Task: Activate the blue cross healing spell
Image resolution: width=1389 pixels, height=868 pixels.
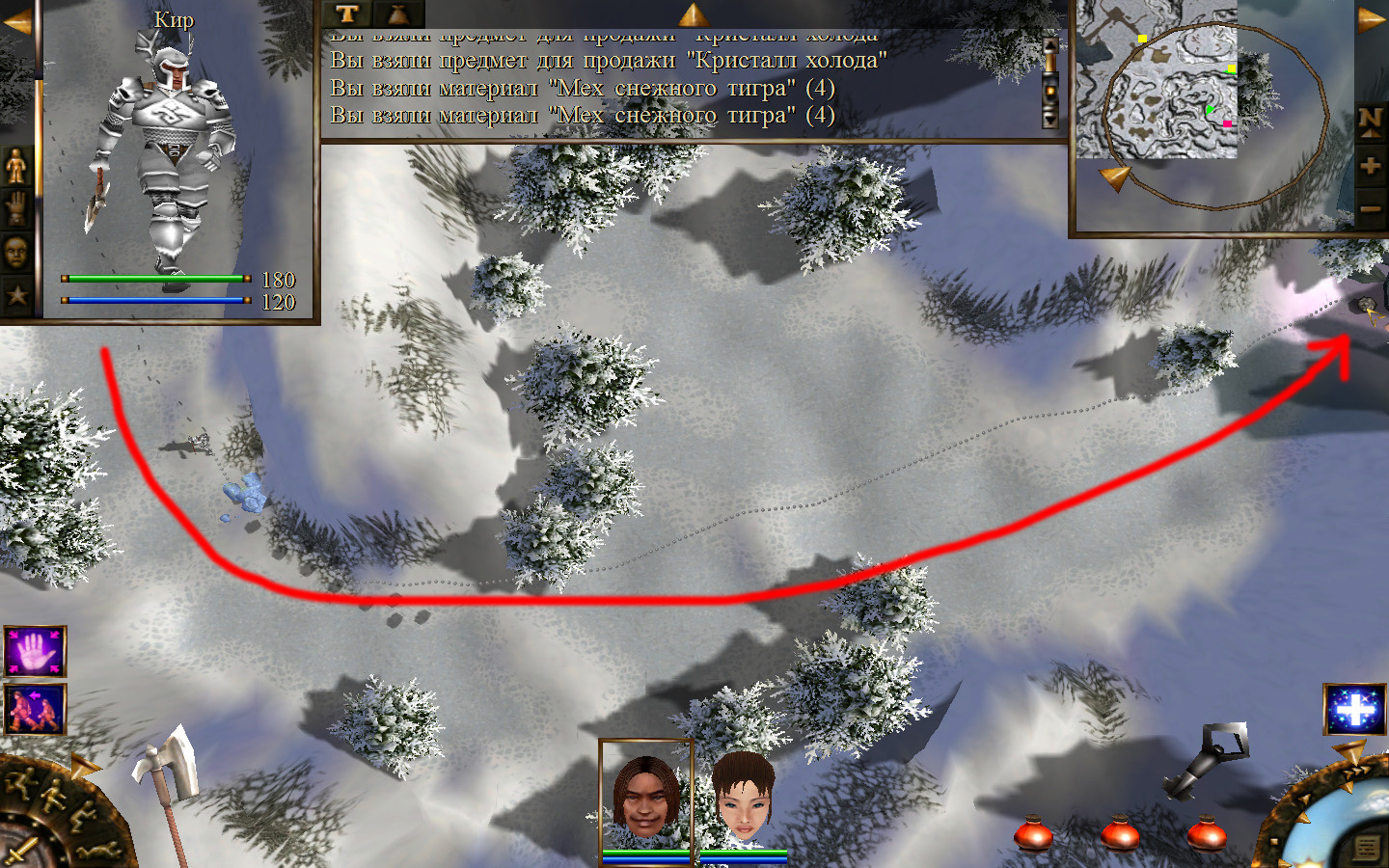Action: [1355, 710]
